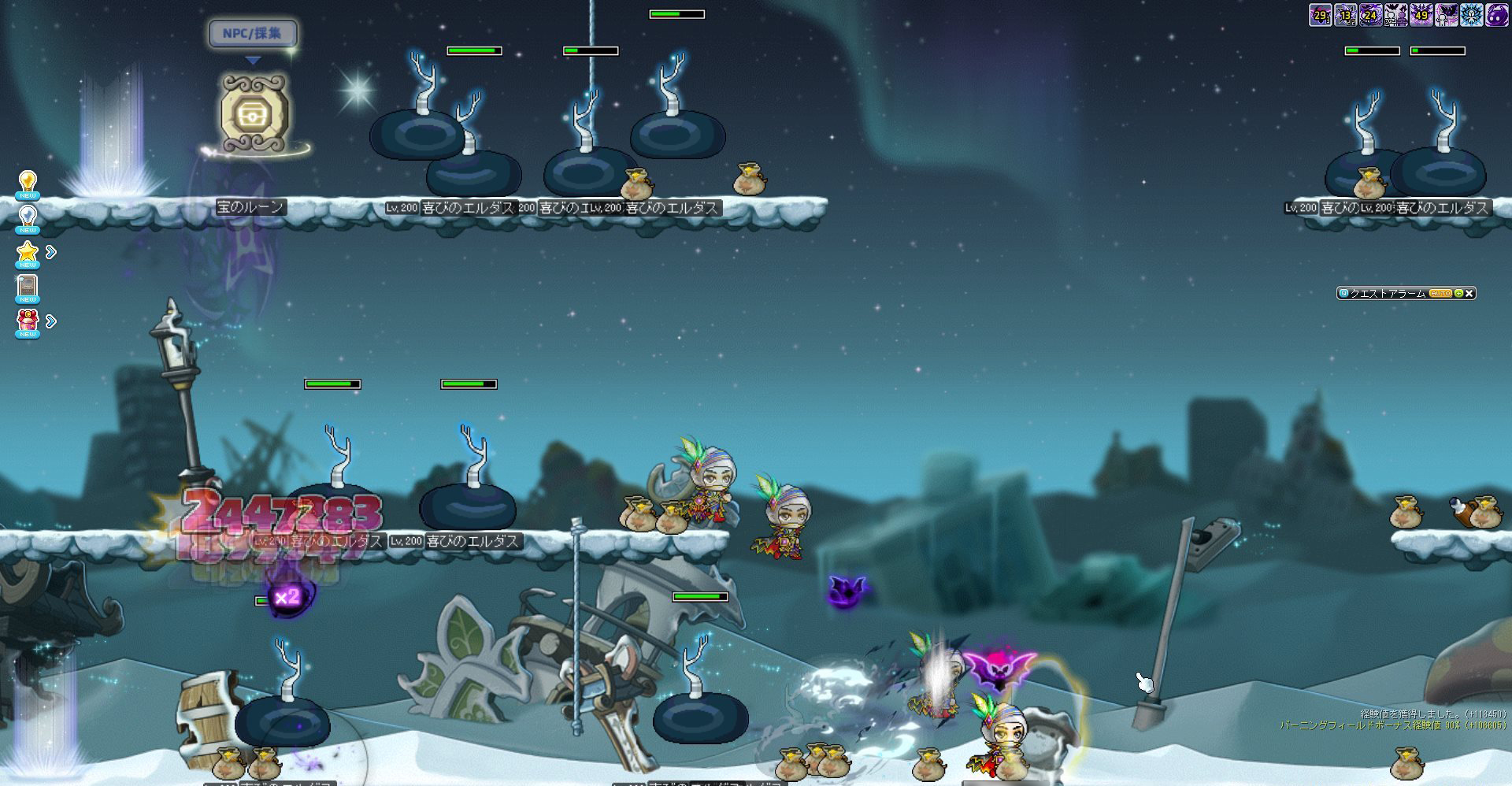Open the pink gift box icon
The width and height of the screenshot is (1512, 786).
tap(28, 321)
